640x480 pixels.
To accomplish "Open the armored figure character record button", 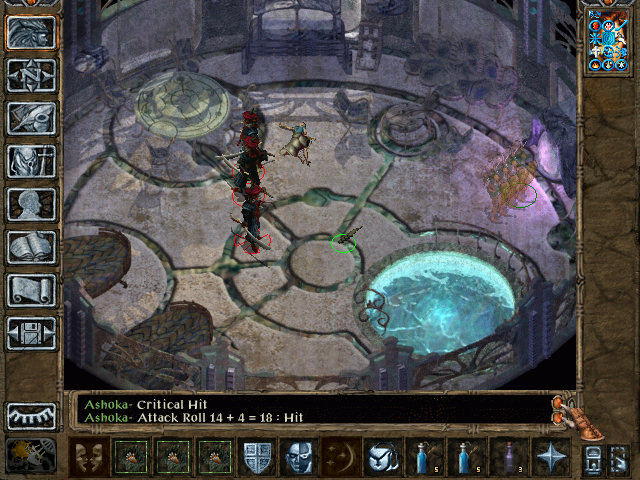I will [x=31, y=161].
